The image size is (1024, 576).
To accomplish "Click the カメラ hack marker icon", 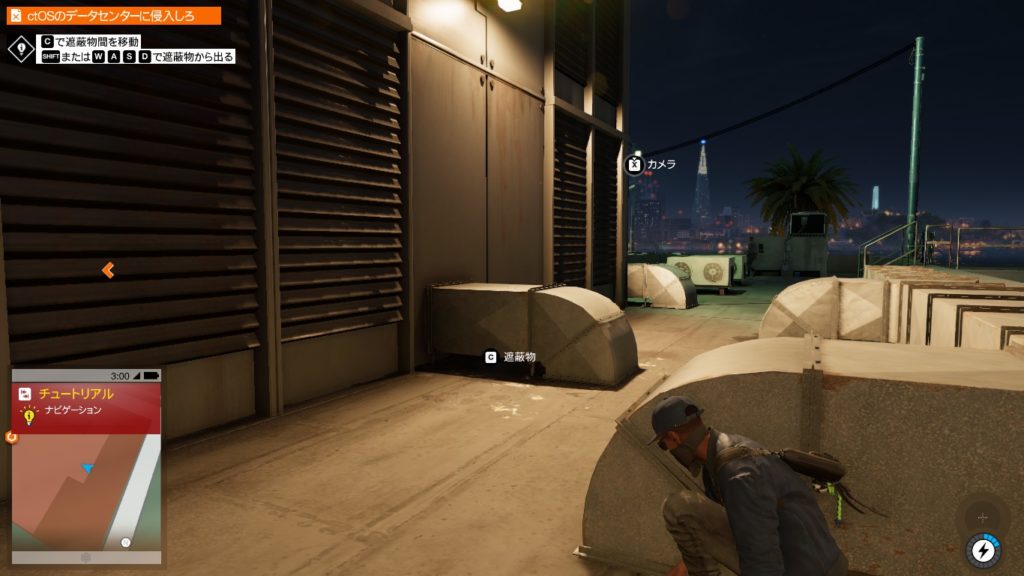I will pyautogui.click(x=634, y=164).
